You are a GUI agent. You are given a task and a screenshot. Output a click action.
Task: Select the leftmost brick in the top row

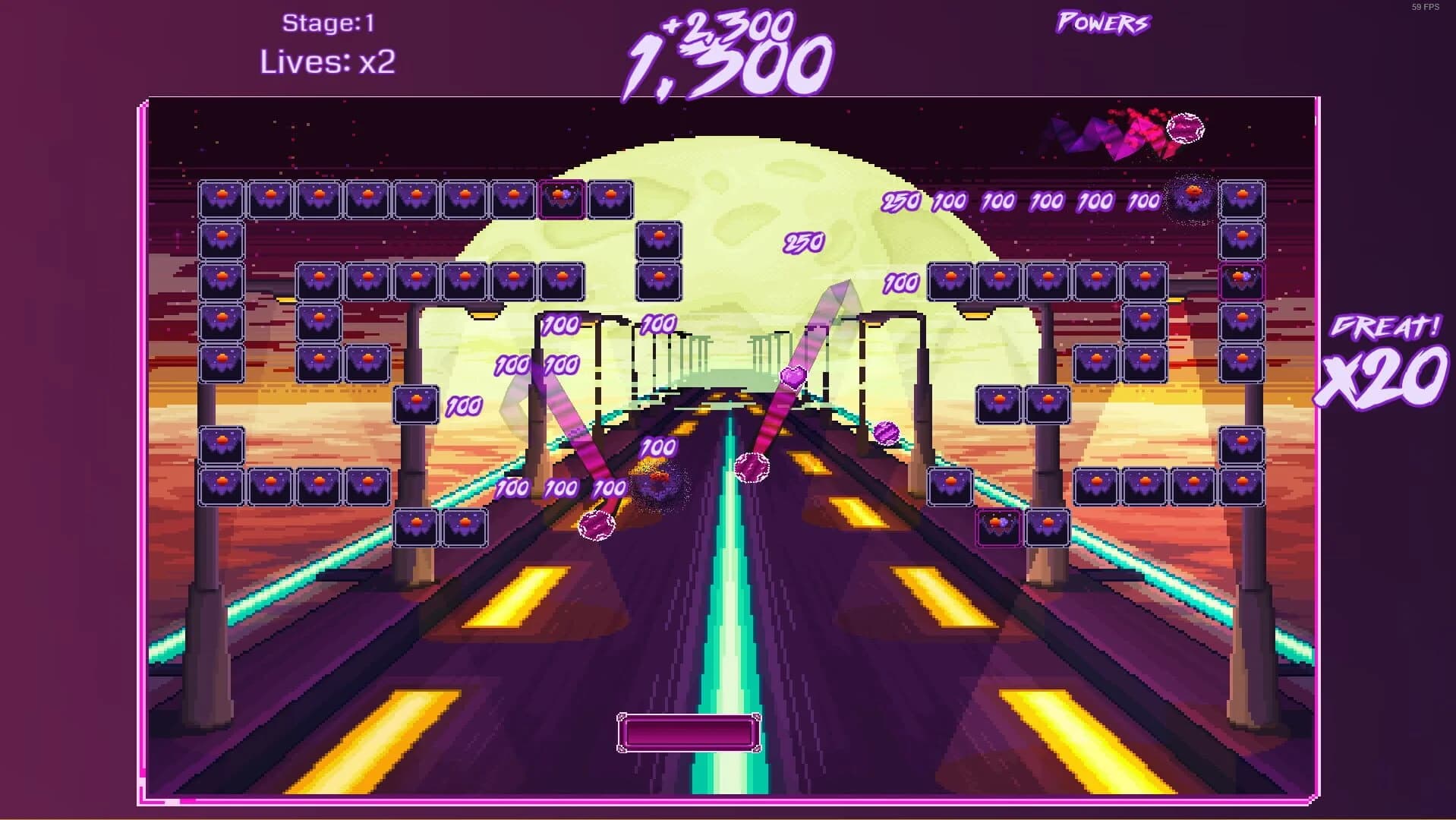point(219,199)
